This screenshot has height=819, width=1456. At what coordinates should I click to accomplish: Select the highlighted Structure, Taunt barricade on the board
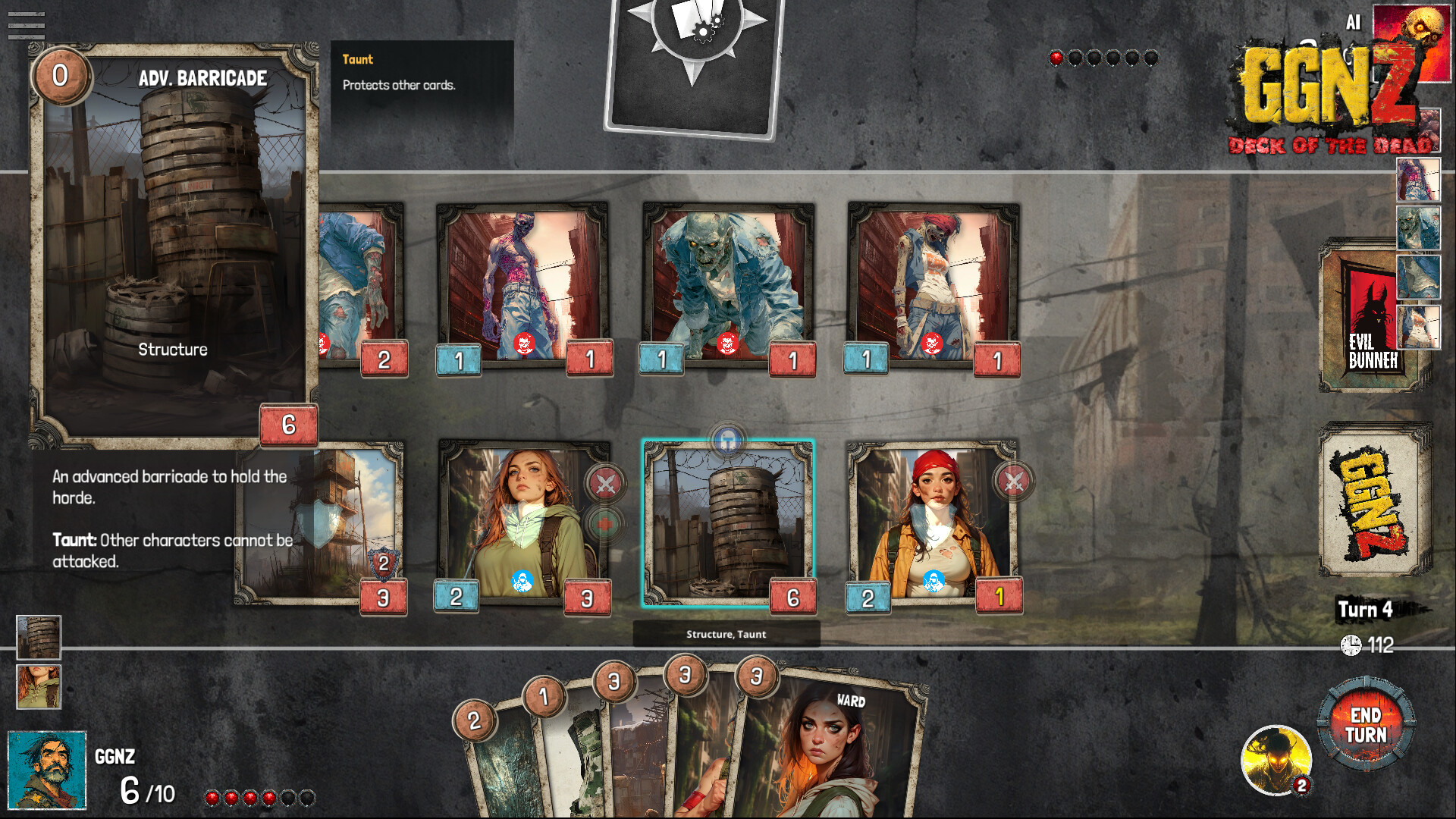[x=728, y=523]
